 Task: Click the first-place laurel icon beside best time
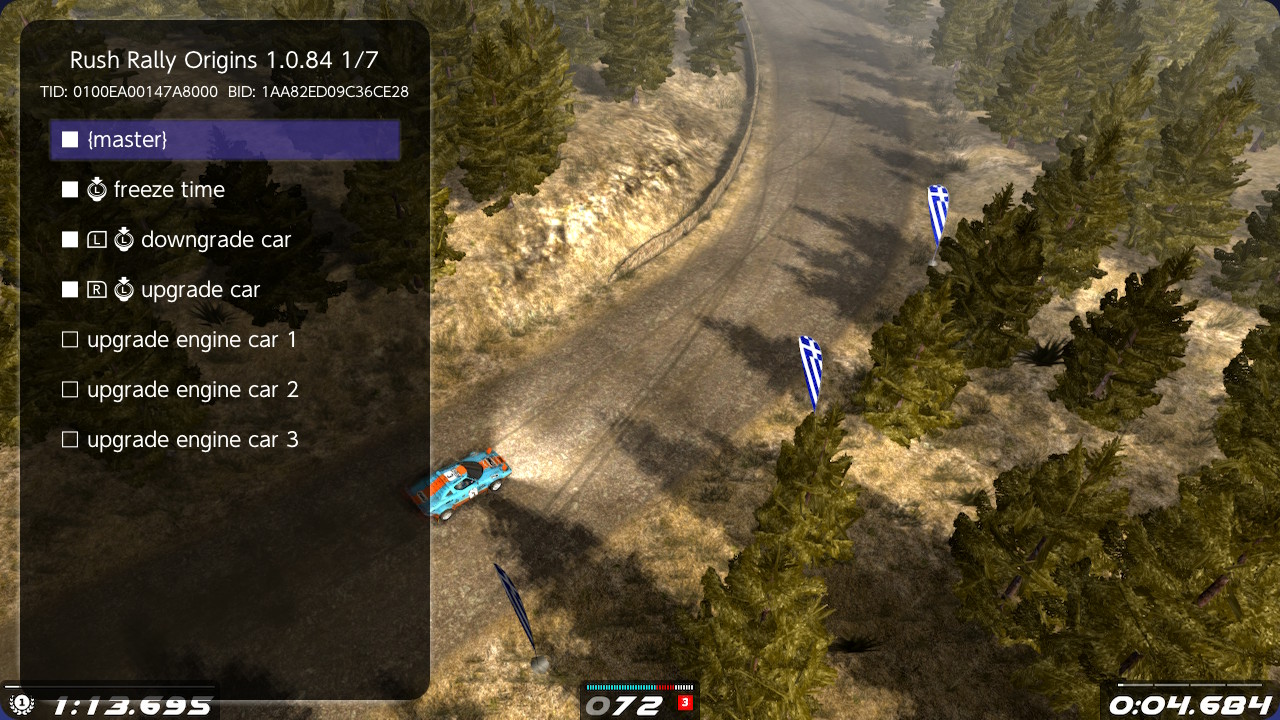click(x=20, y=703)
